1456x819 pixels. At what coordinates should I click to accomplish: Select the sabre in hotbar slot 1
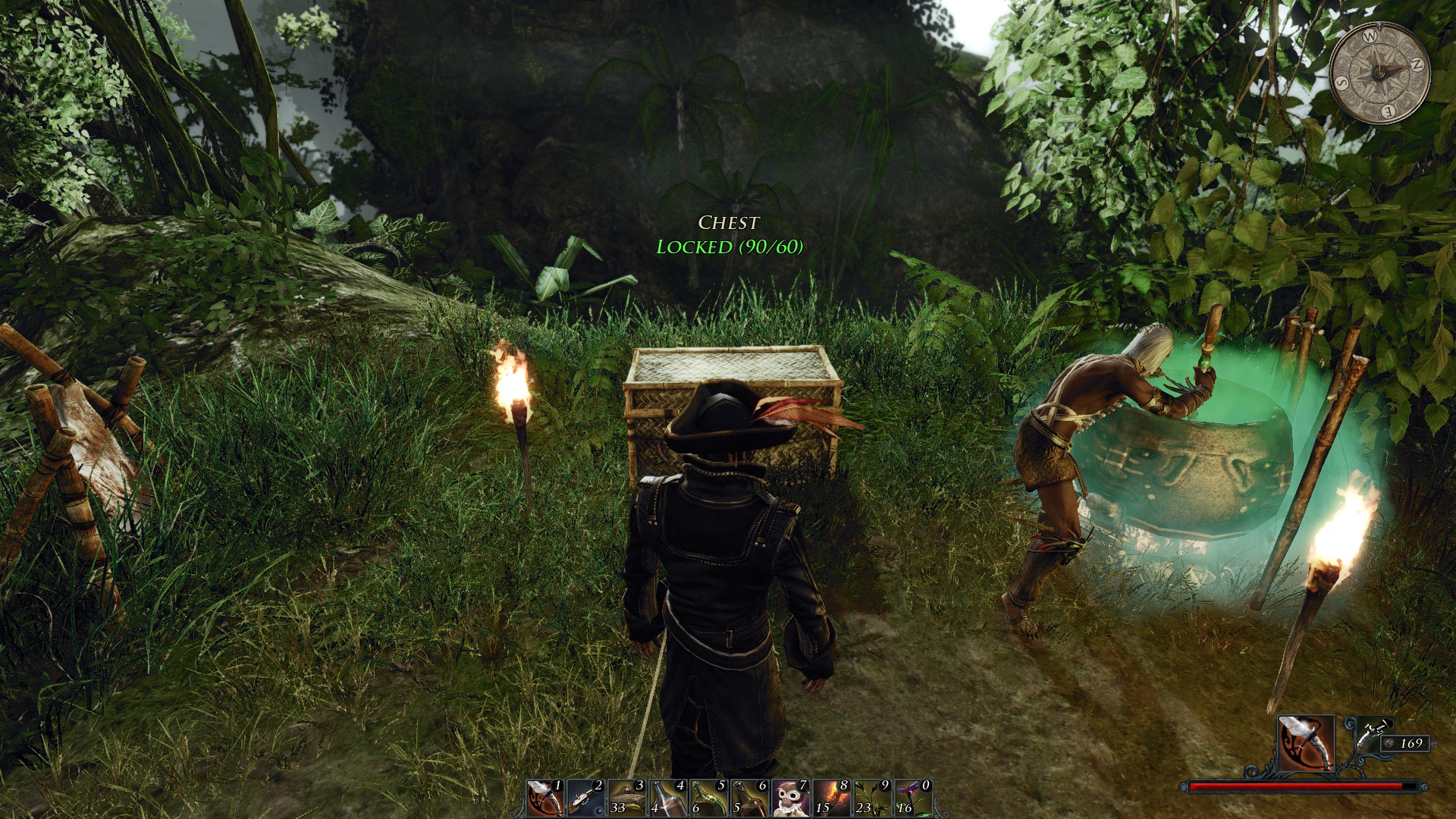544,799
